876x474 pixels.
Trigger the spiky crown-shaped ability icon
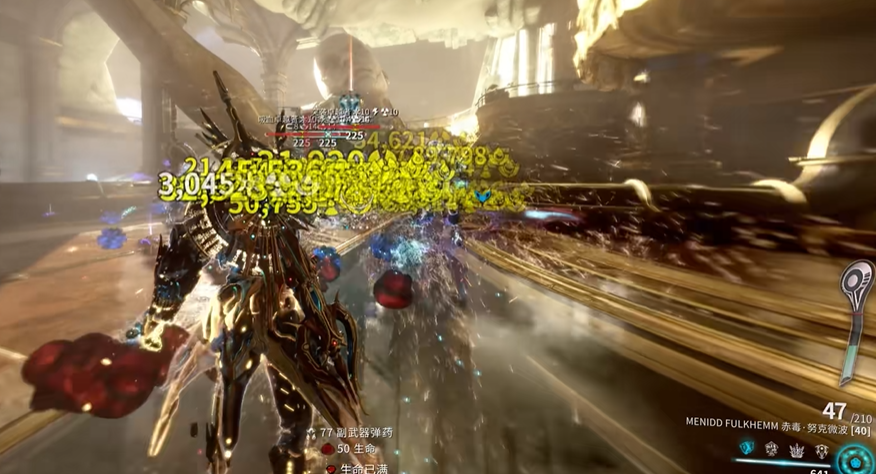coord(796,450)
